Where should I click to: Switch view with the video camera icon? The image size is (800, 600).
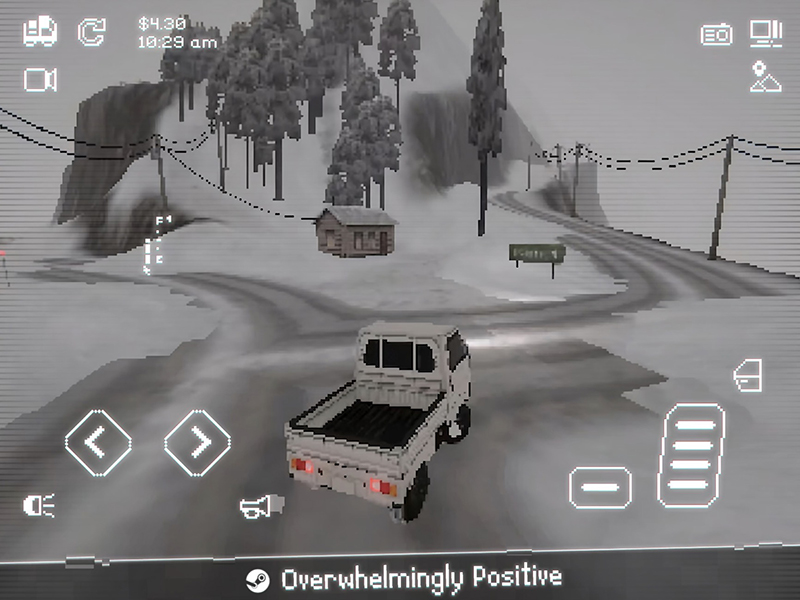tap(40, 80)
